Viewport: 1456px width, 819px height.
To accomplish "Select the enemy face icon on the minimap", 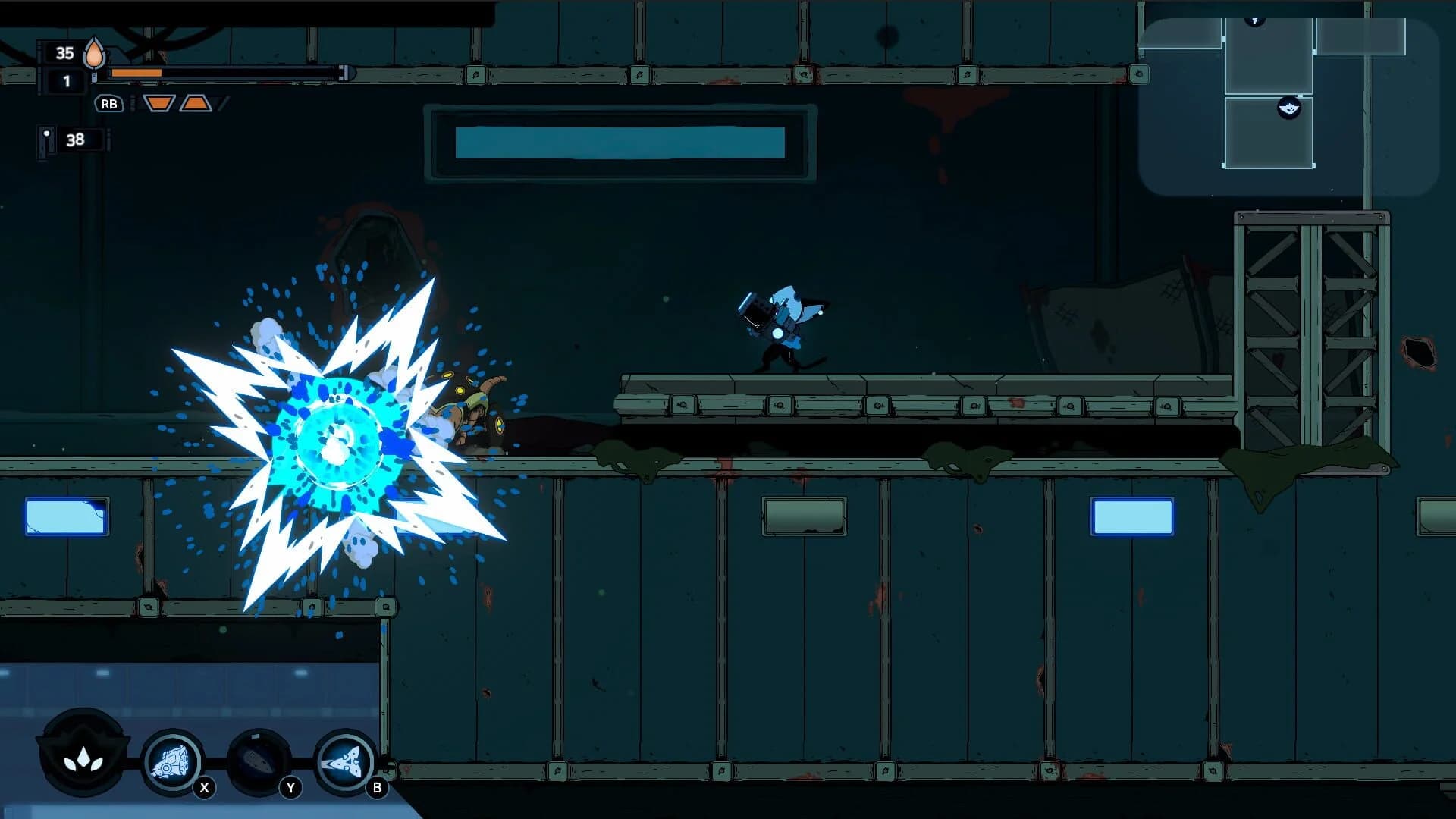I will coord(1289,108).
